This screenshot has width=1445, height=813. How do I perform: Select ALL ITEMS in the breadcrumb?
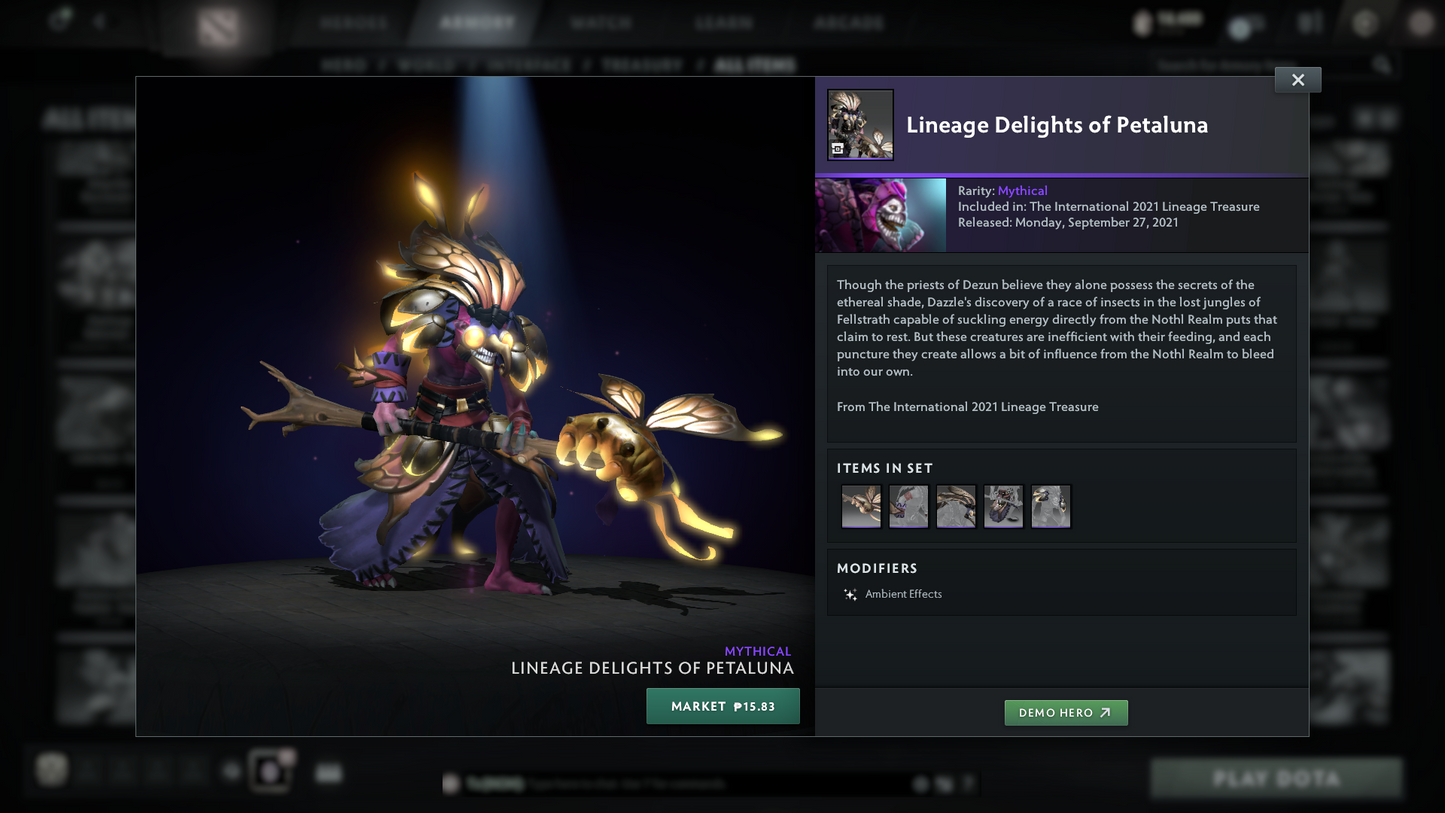(x=756, y=64)
